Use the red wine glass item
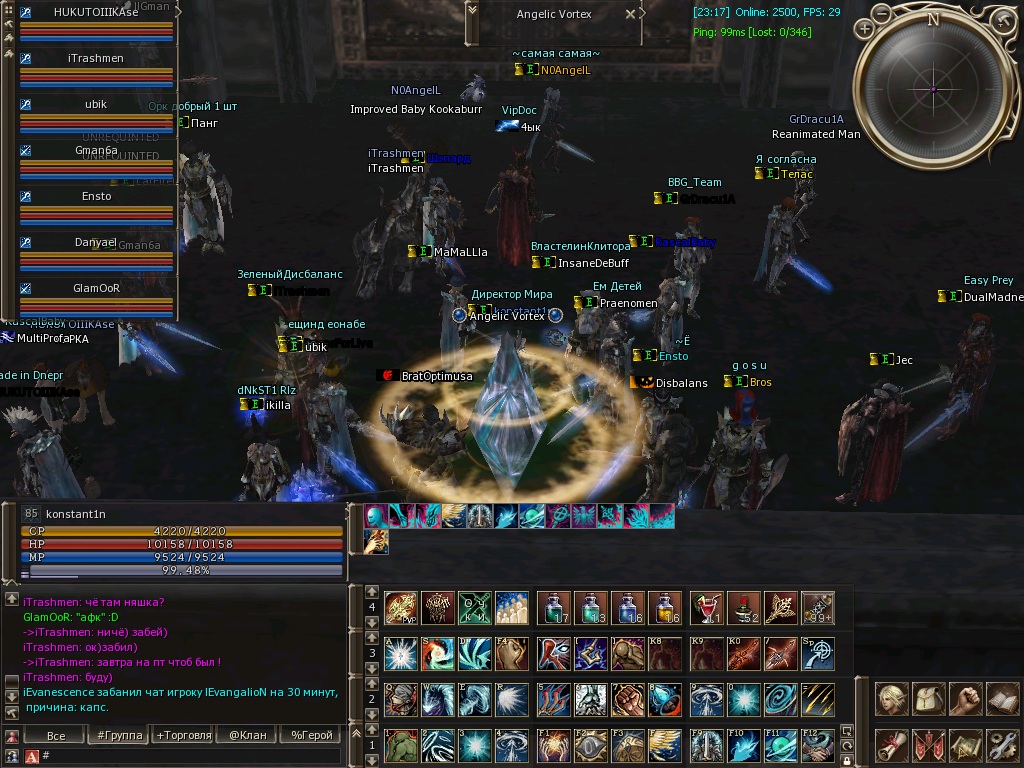 [705, 607]
